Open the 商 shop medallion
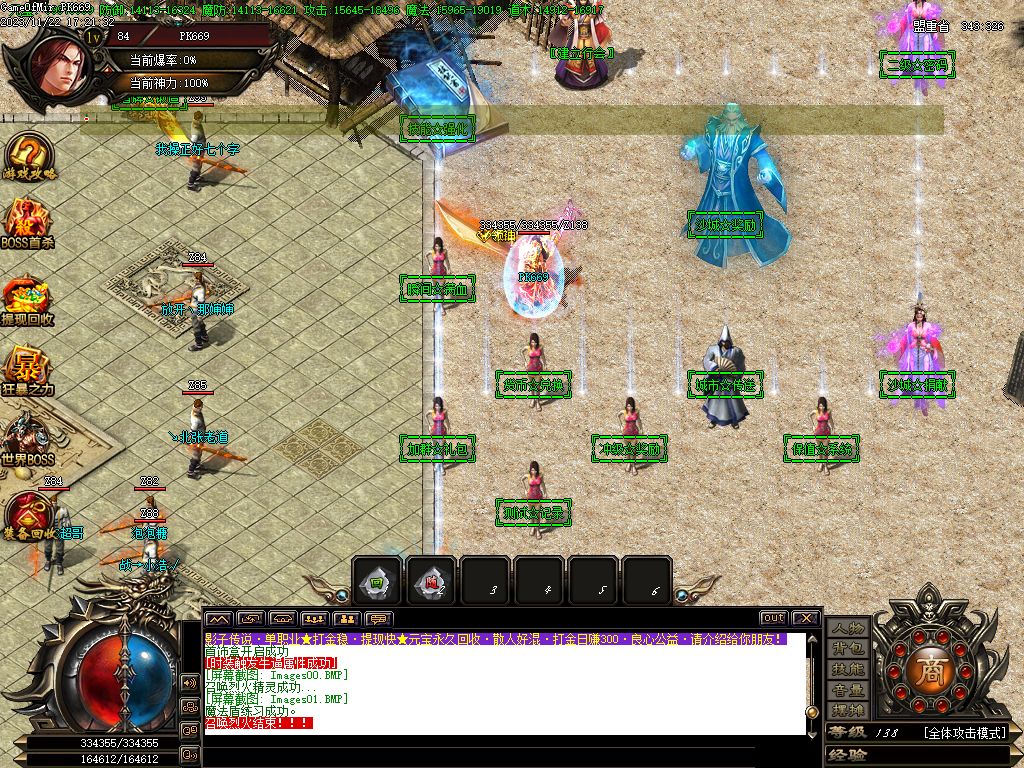Screen dimensions: 1024x768 click(931, 668)
